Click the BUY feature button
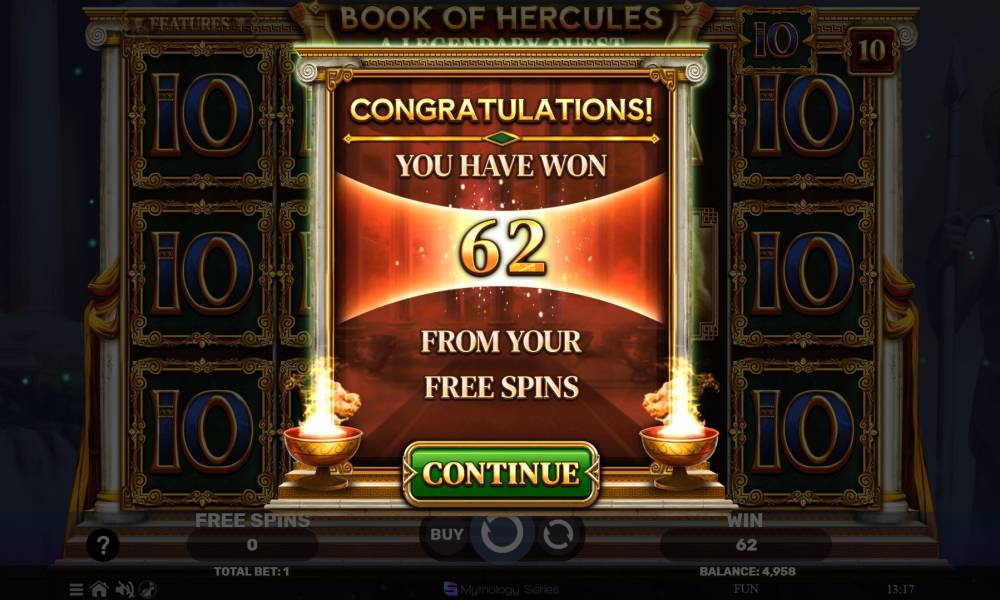The height and width of the screenshot is (600, 1000). click(446, 534)
